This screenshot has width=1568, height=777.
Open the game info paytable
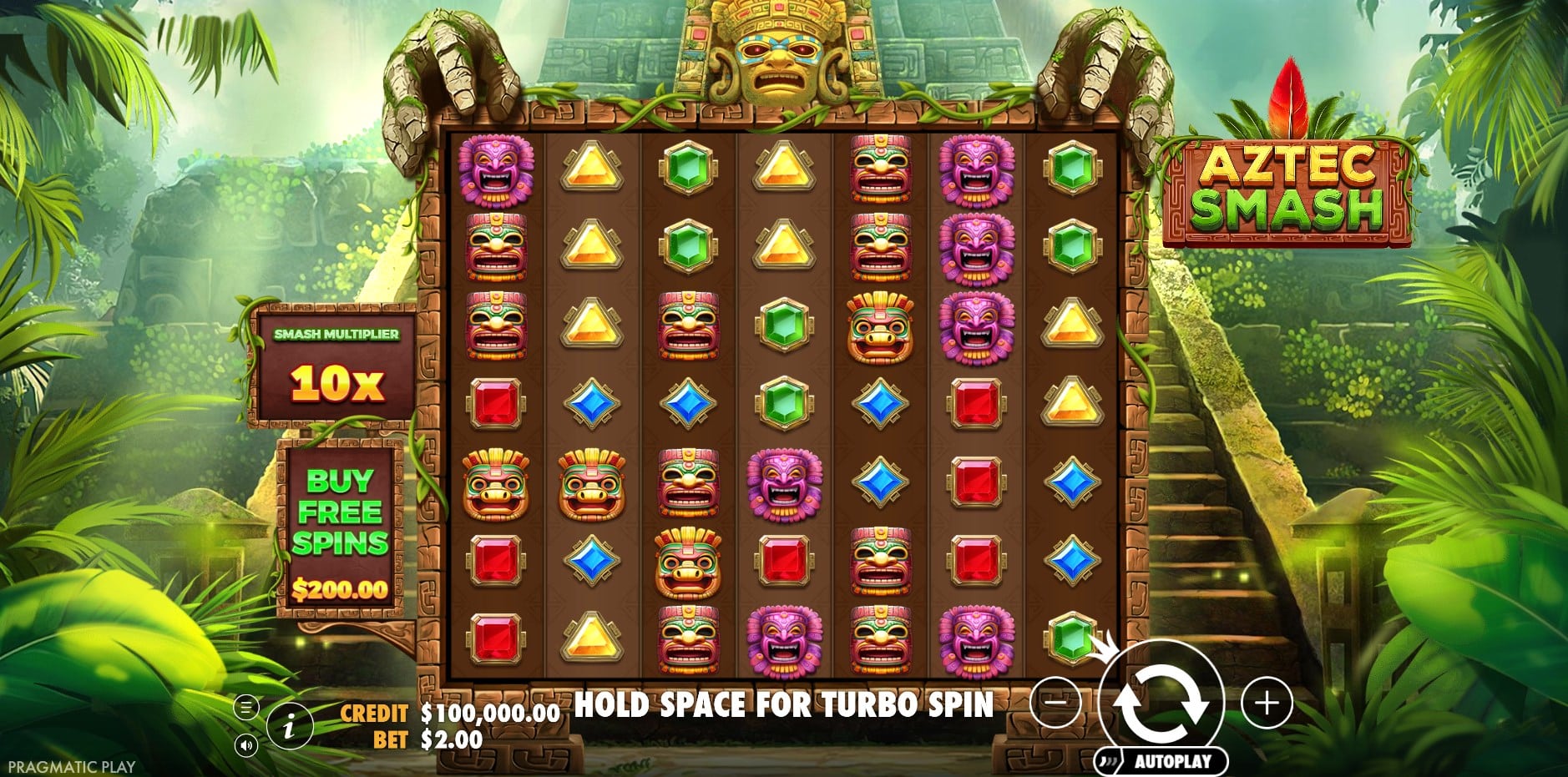[289, 726]
